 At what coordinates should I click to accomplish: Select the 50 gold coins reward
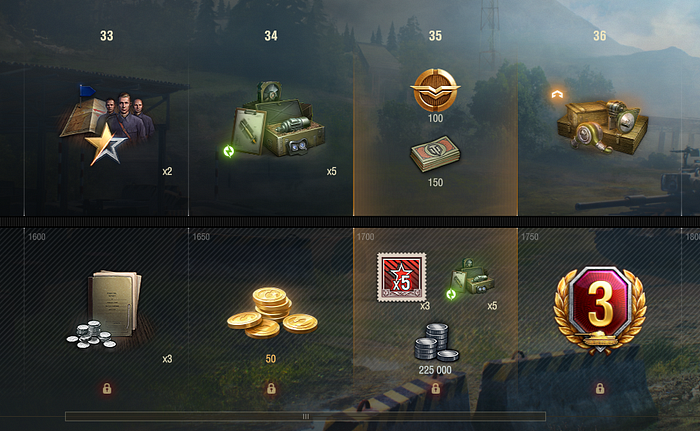pos(270,311)
